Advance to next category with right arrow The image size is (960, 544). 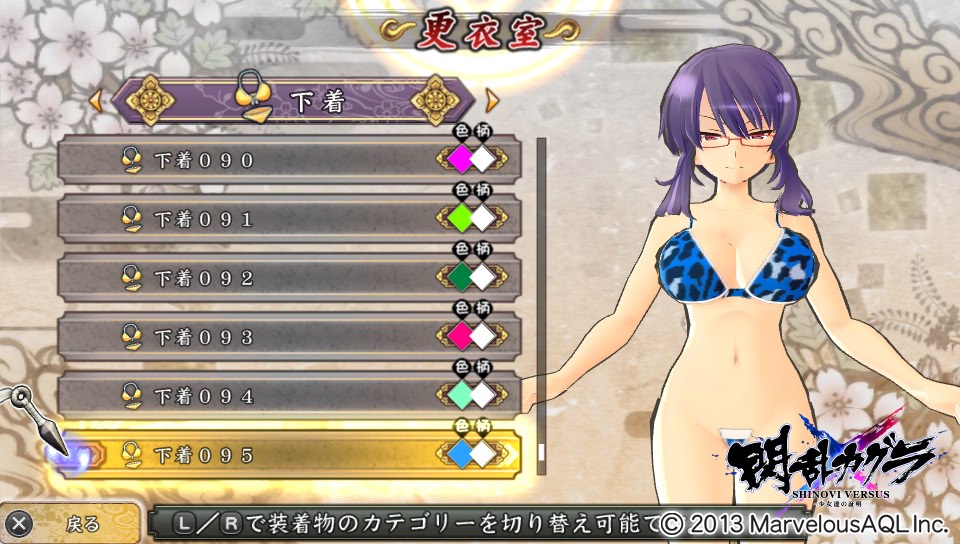pos(491,100)
